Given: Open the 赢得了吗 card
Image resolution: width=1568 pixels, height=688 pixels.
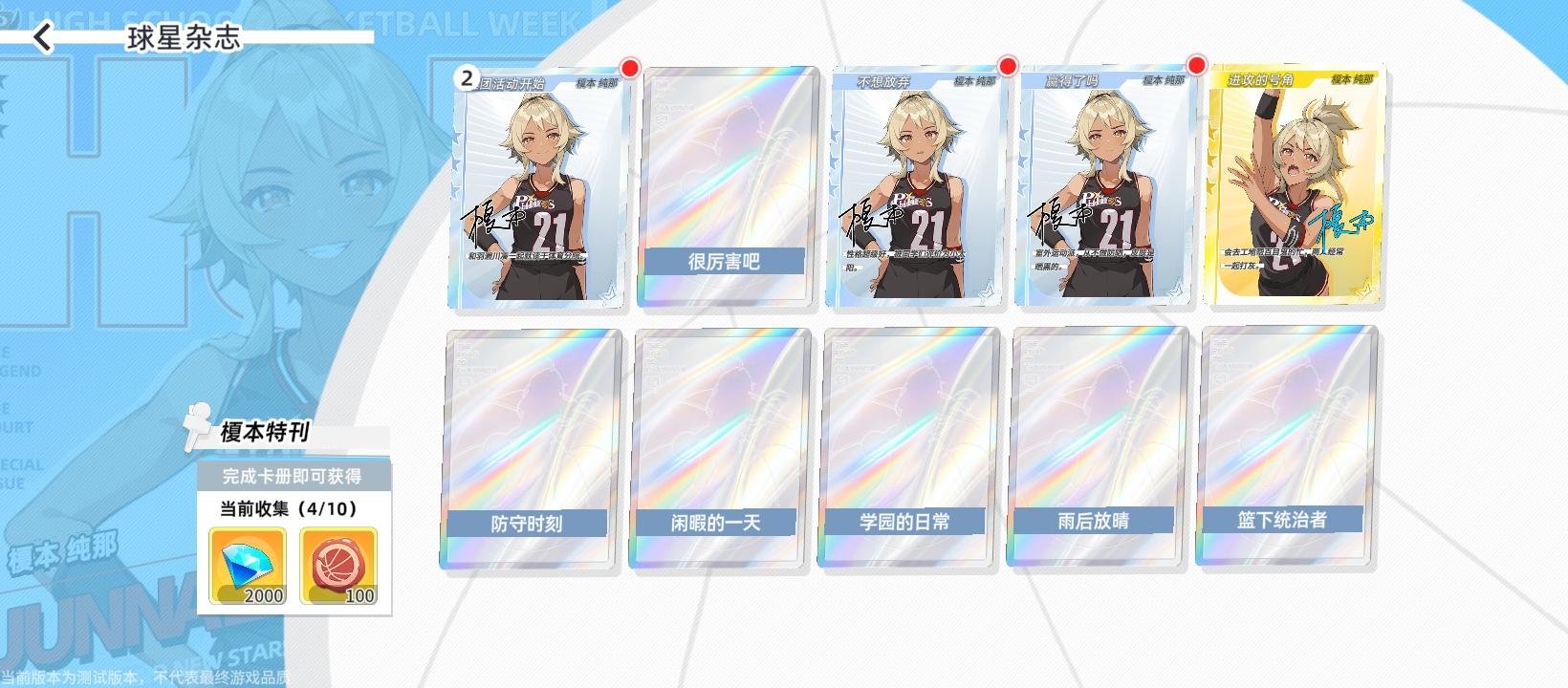Looking at the screenshot, I should click(x=1104, y=186).
